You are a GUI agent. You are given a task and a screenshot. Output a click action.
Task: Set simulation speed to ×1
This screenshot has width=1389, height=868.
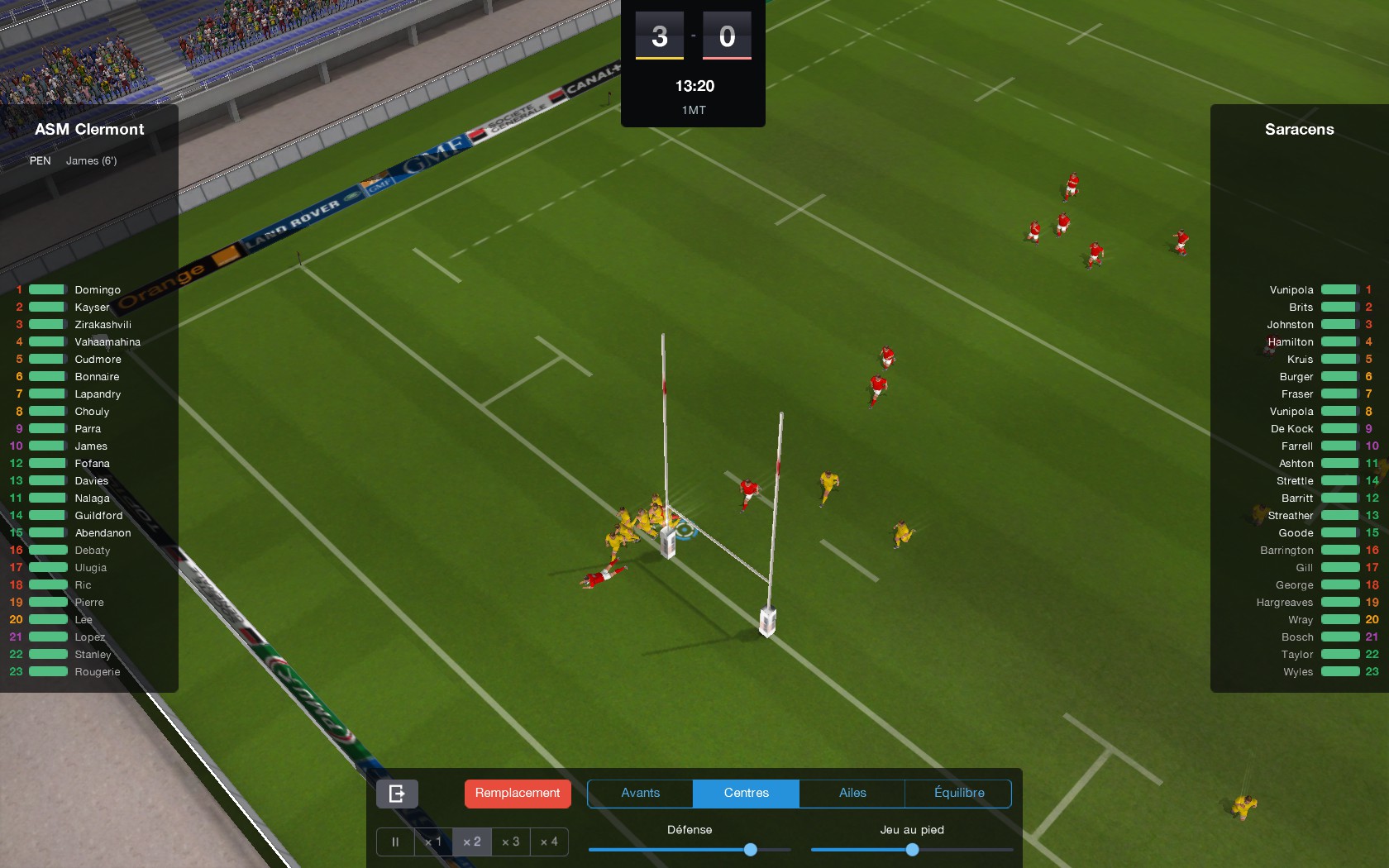[433, 842]
